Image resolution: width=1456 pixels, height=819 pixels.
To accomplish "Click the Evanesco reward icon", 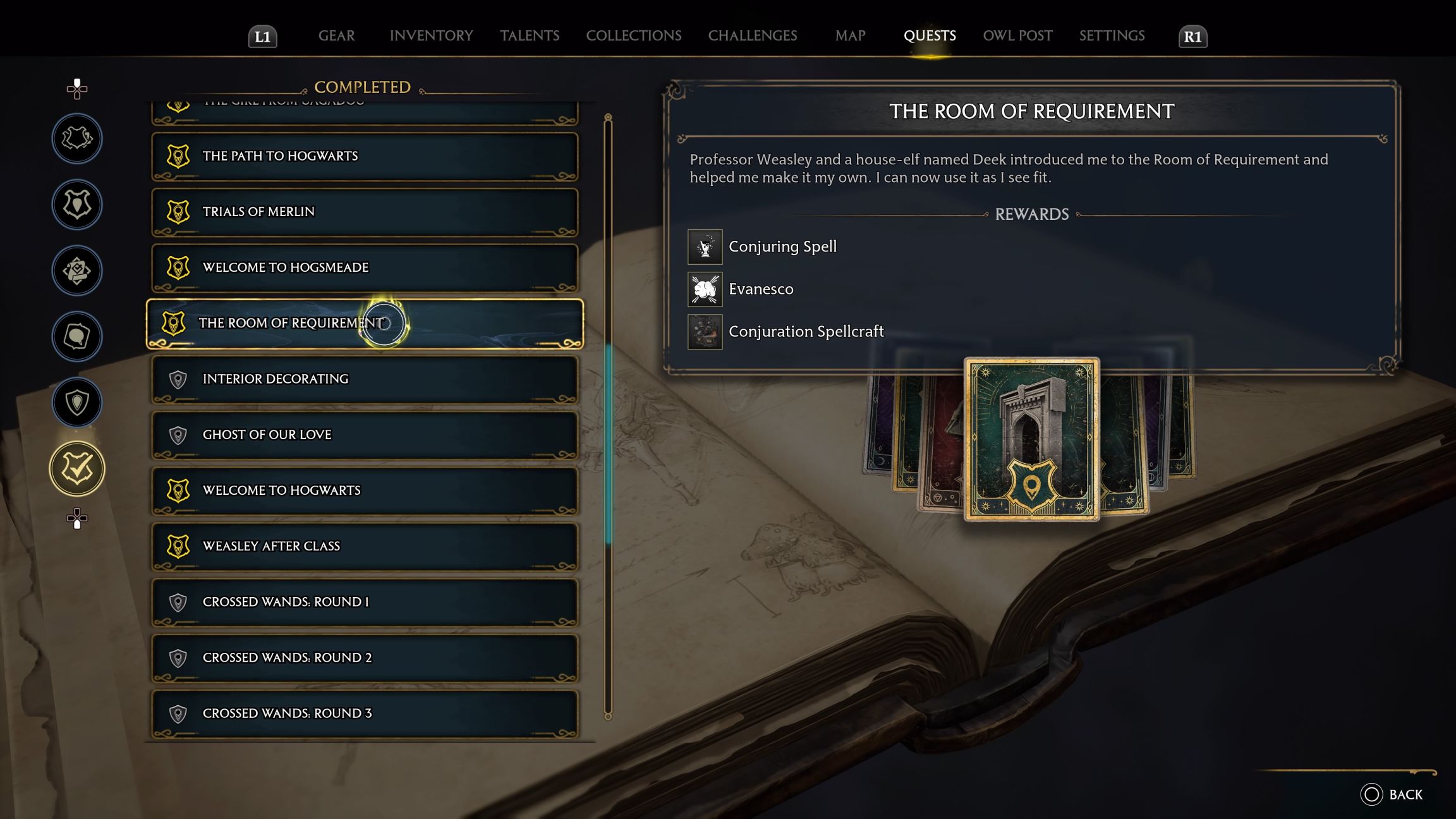I will (704, 289).
